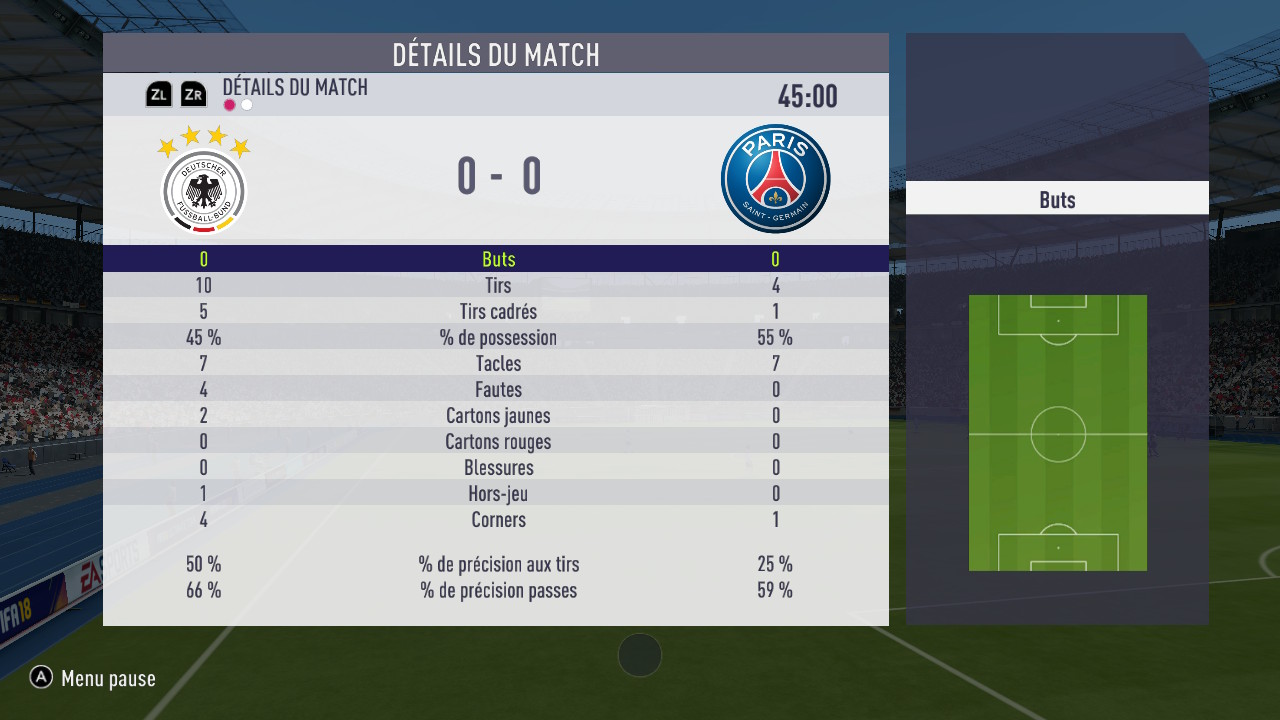Viewport: 1280px width, 720px height.
Task: Choose the % de précision passes row
Action: [x=497, y=590]
